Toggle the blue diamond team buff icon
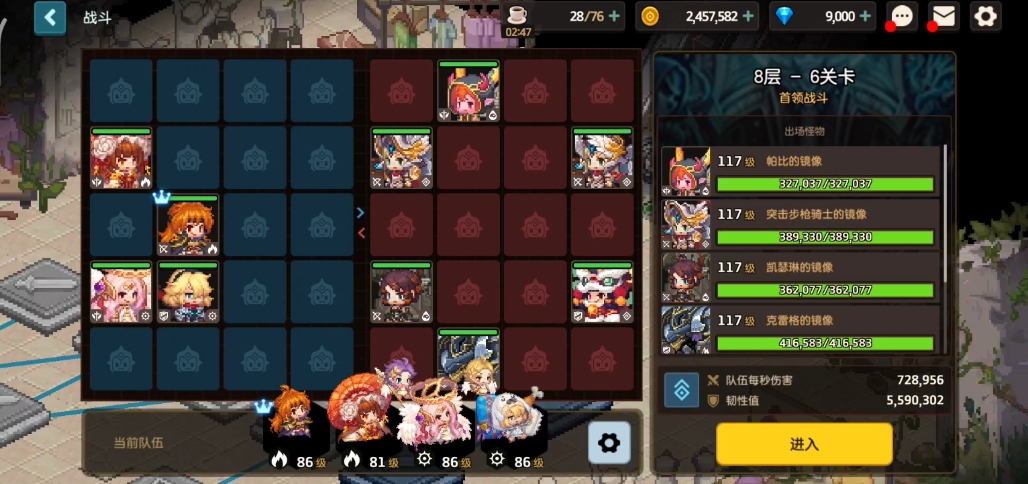 [681, 389]
